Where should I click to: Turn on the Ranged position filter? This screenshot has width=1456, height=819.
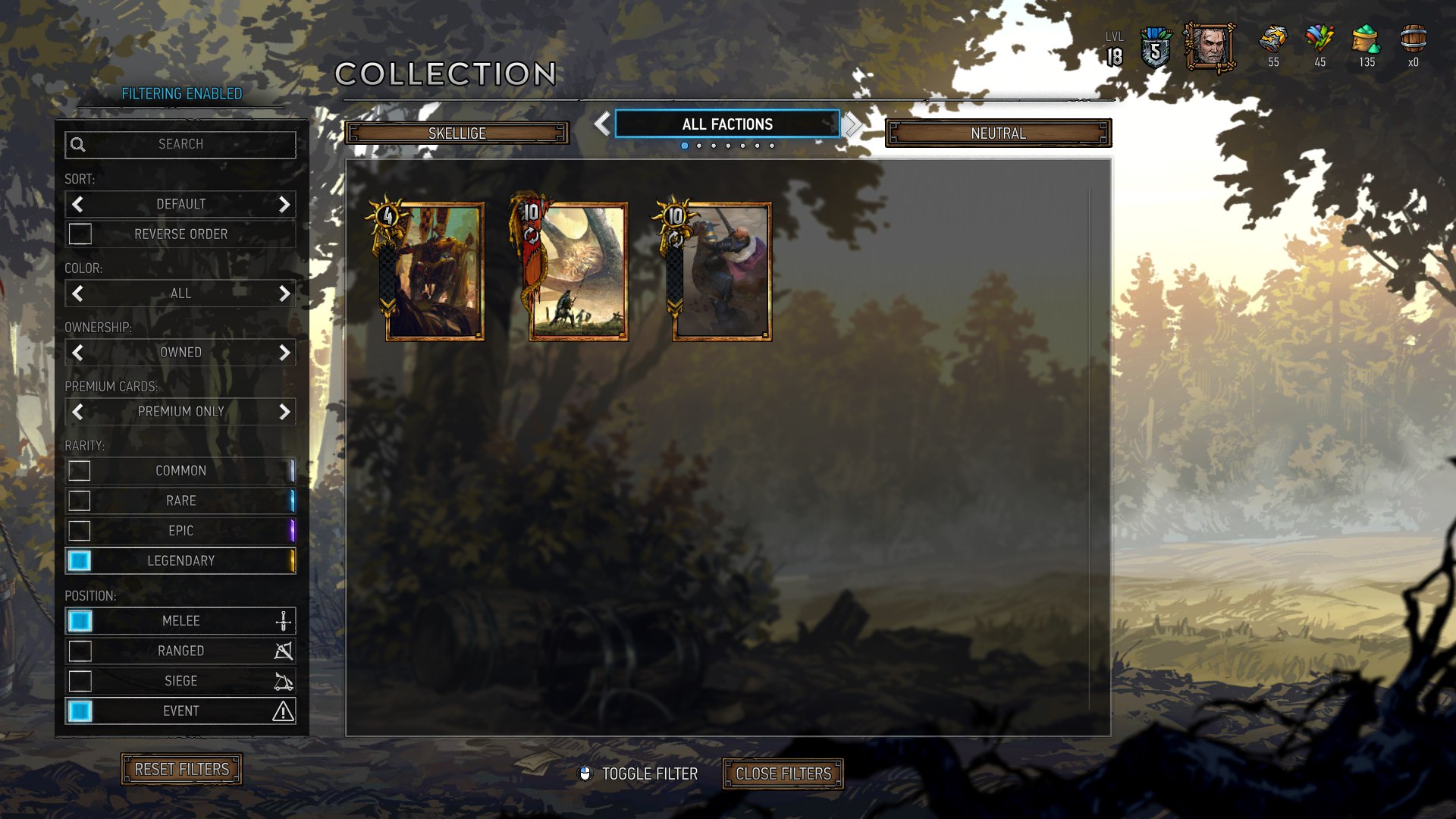coord(80,651)
